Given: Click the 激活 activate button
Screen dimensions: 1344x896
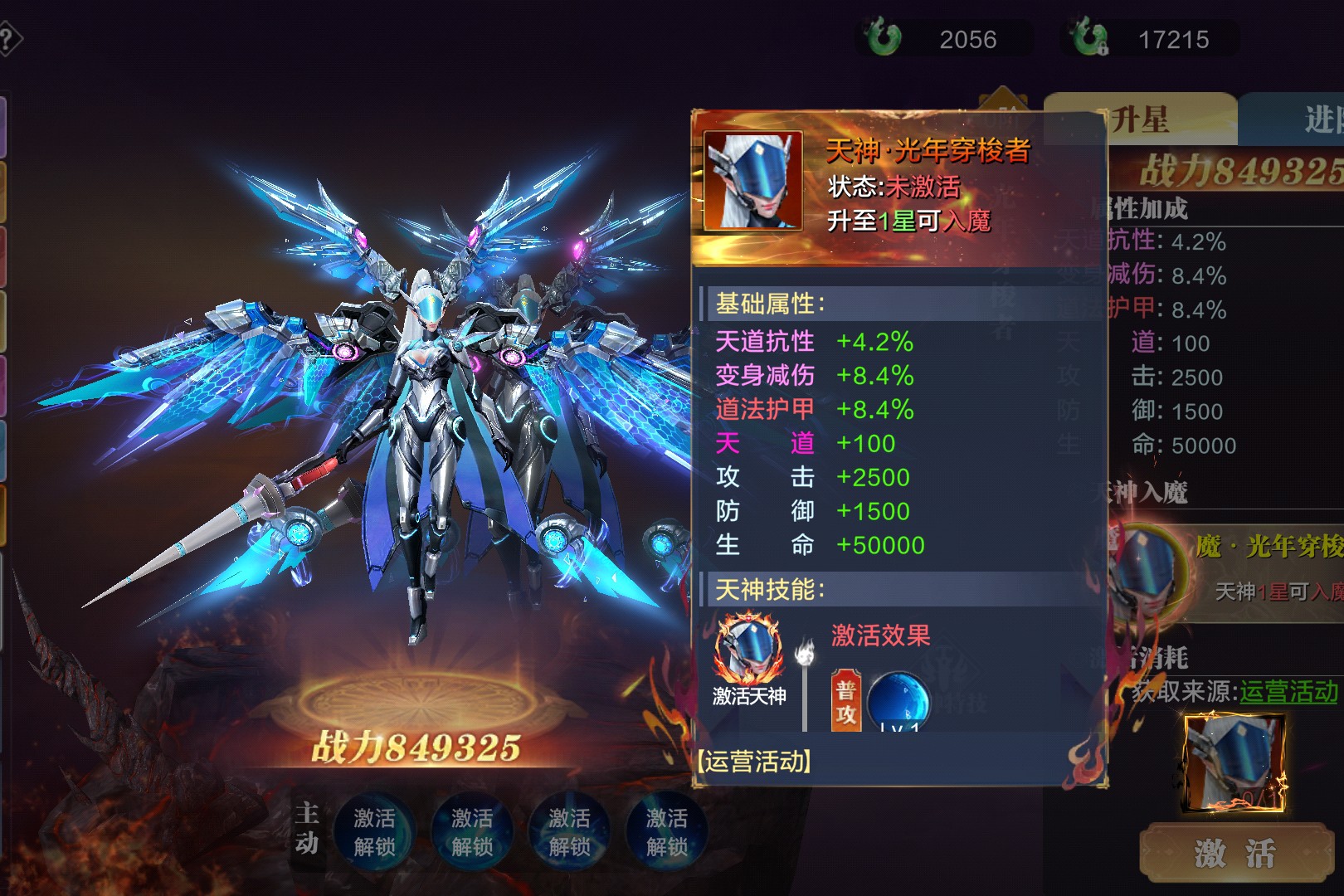Looking at the screenshot, I should click(x=1235, y=852).
